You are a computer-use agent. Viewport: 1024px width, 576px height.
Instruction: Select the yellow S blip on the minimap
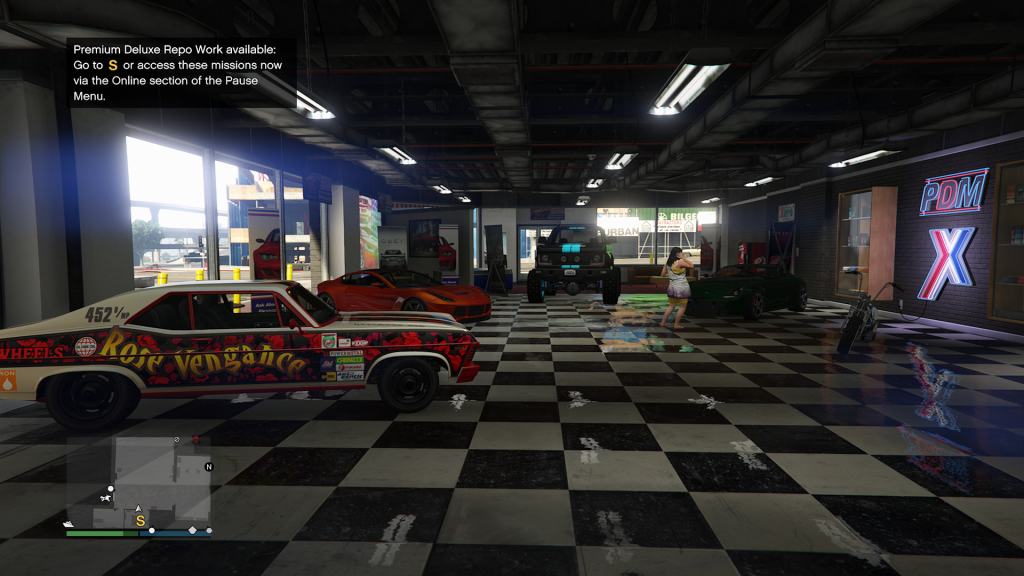pyautogui.click(x=140, y=521)
